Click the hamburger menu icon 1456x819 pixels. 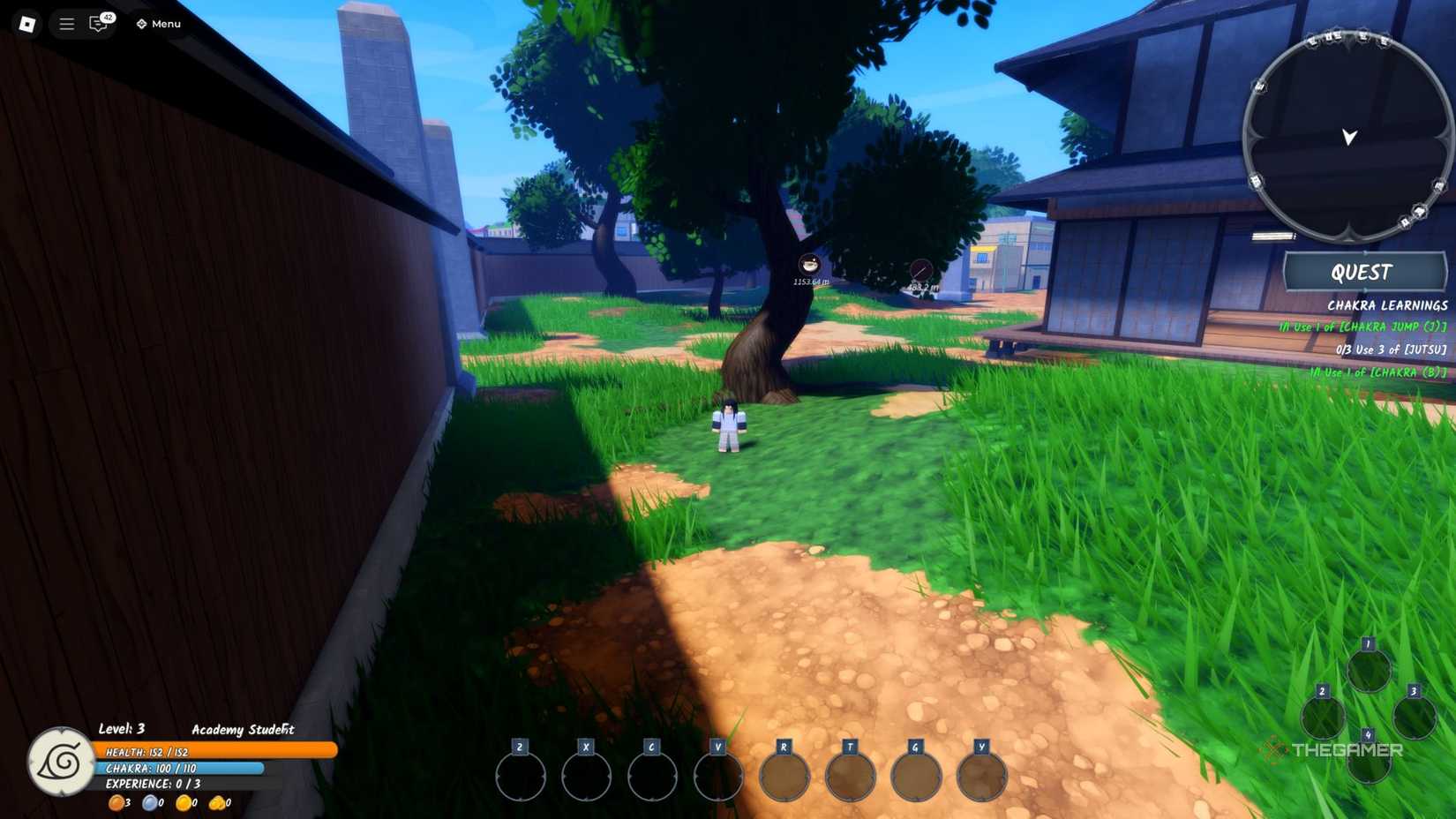coord(65,24)
